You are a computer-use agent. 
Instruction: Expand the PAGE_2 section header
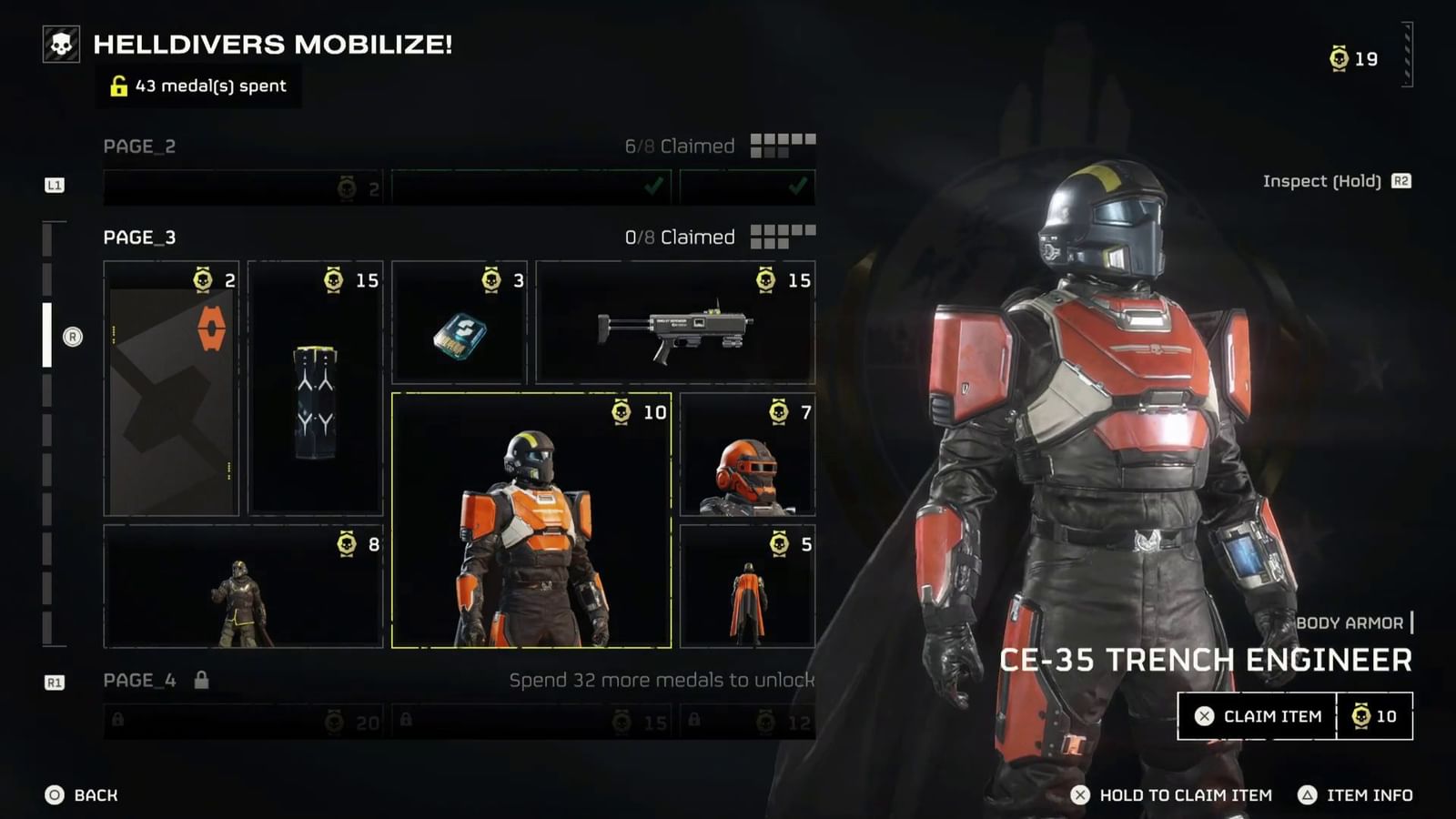[139, 147]
